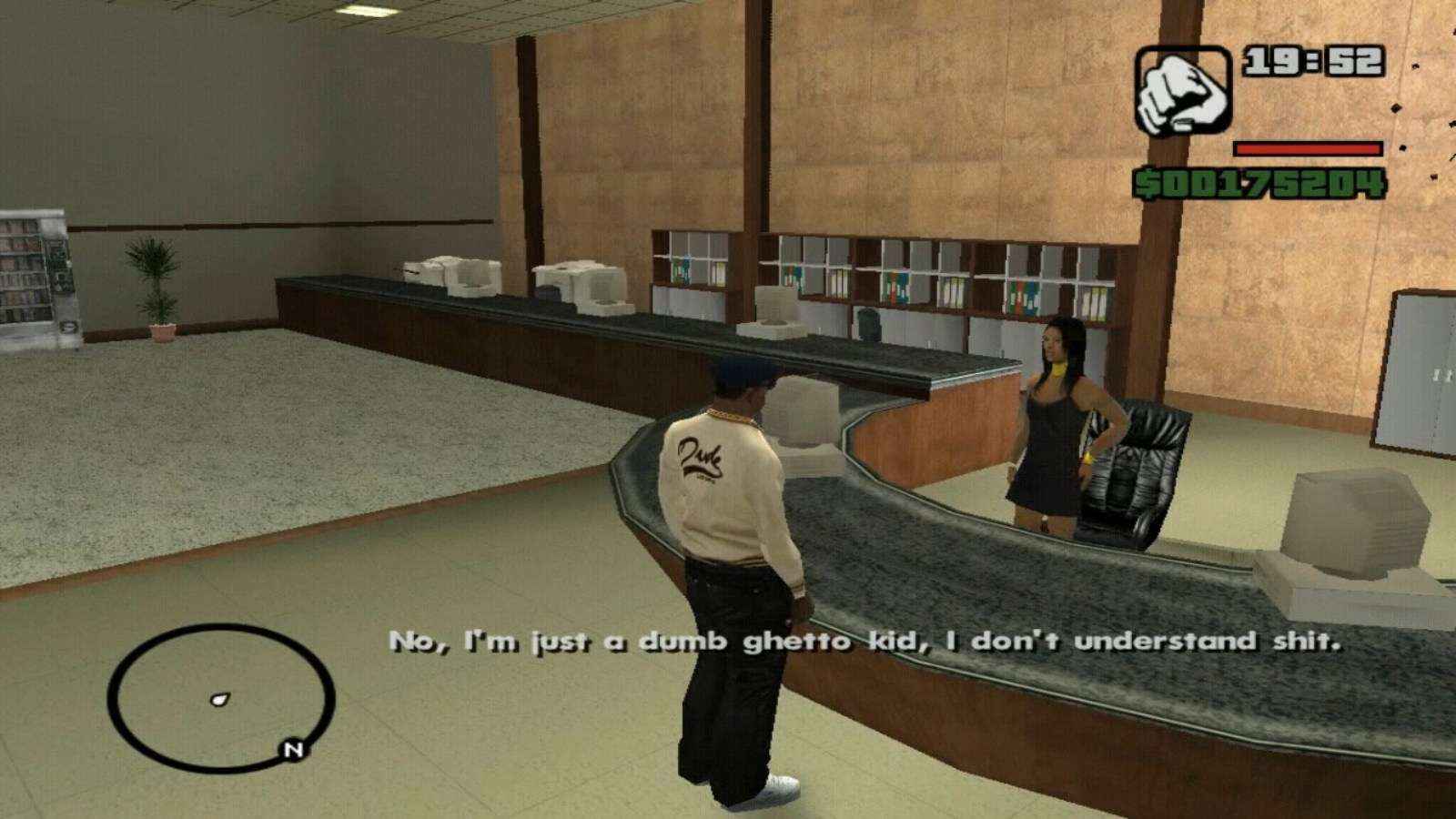Image resolution: width=1456 pixels, height=819 pixels.
Task: Select the fist weapon icon
Action: pyautogui.click(x=1181, y=92)
